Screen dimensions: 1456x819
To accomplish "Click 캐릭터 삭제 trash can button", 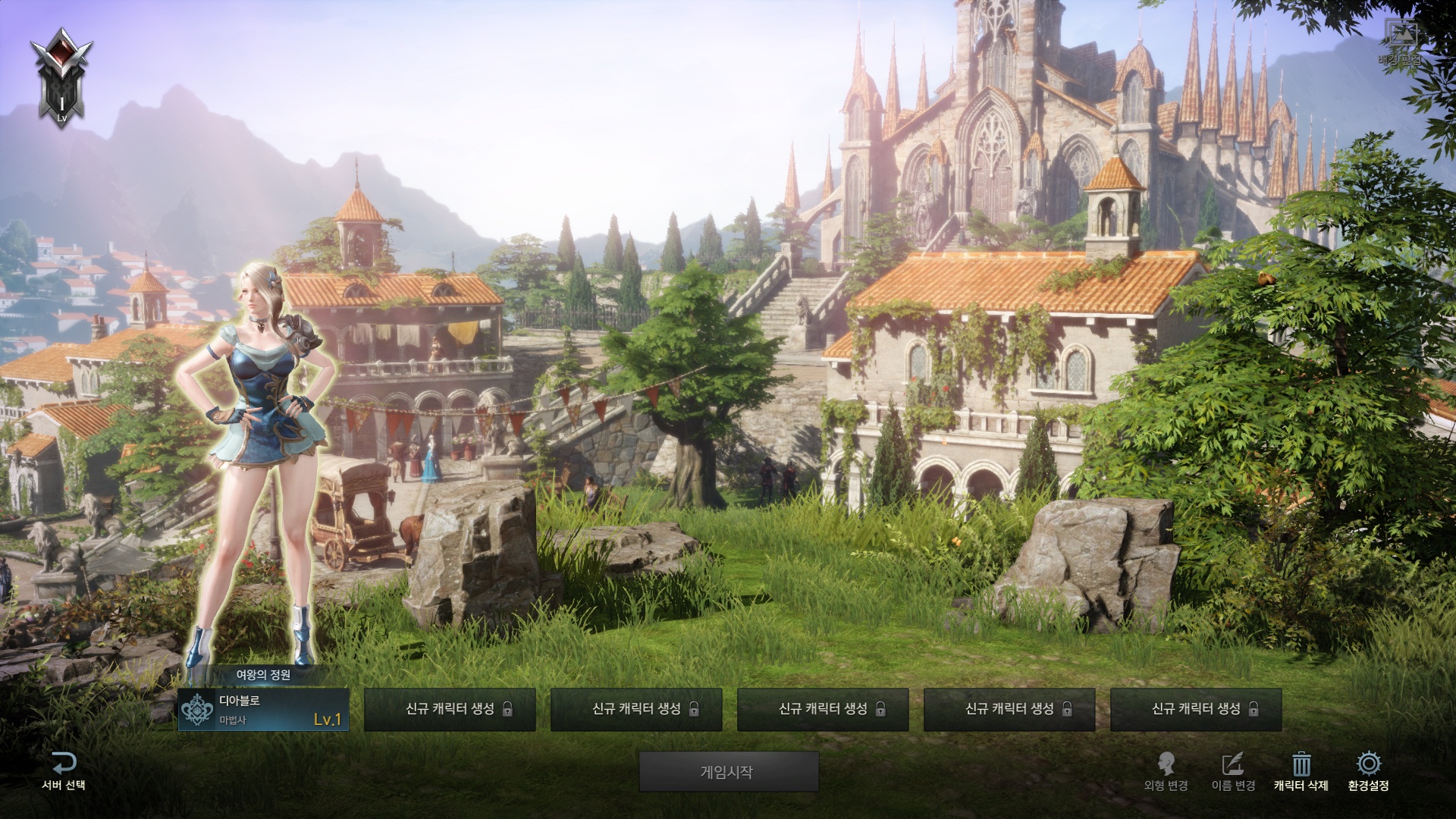I will click(x=1301, y=771).
